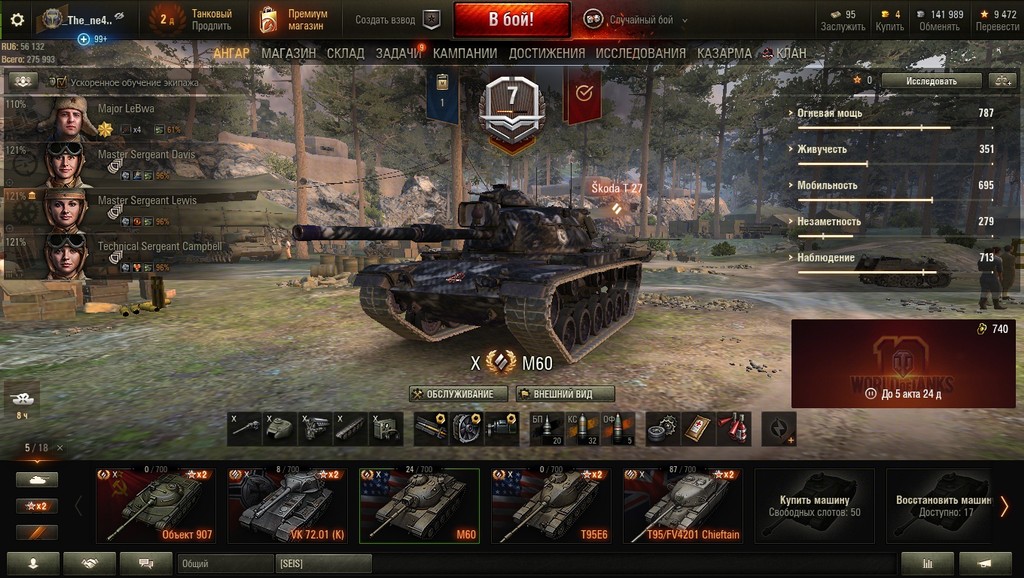Open the ВНЕШНИЙ ВИД customization
The image size is (1024, 578).
click(565, 394)
